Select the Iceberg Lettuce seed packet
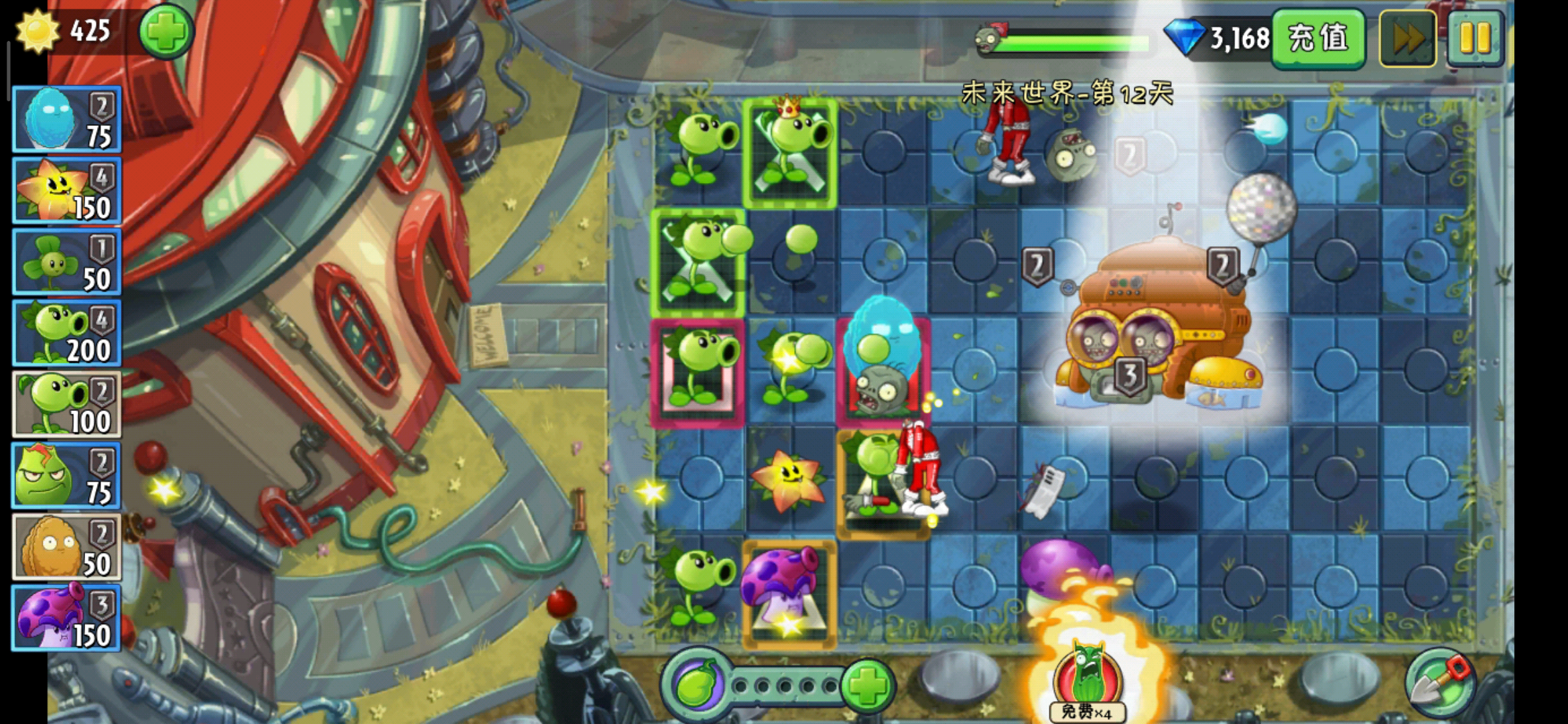Screen dimensions: 1568x724 (x=66, y=119)
